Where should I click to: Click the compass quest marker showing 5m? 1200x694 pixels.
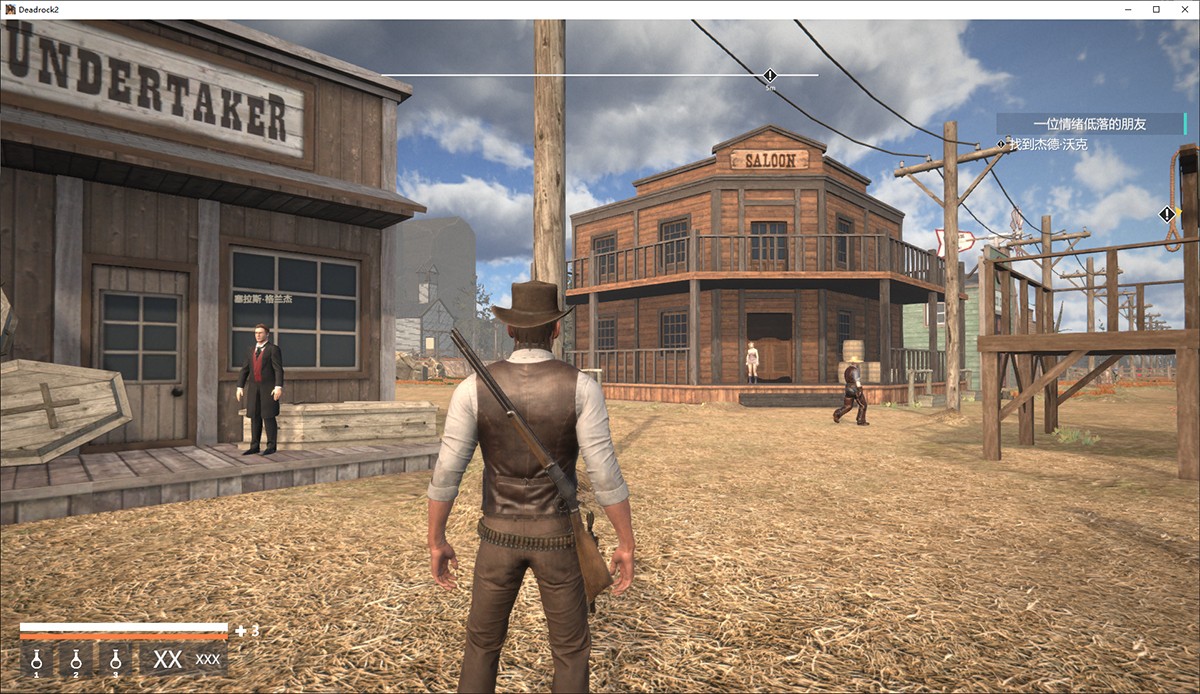[x=770, y=76]
